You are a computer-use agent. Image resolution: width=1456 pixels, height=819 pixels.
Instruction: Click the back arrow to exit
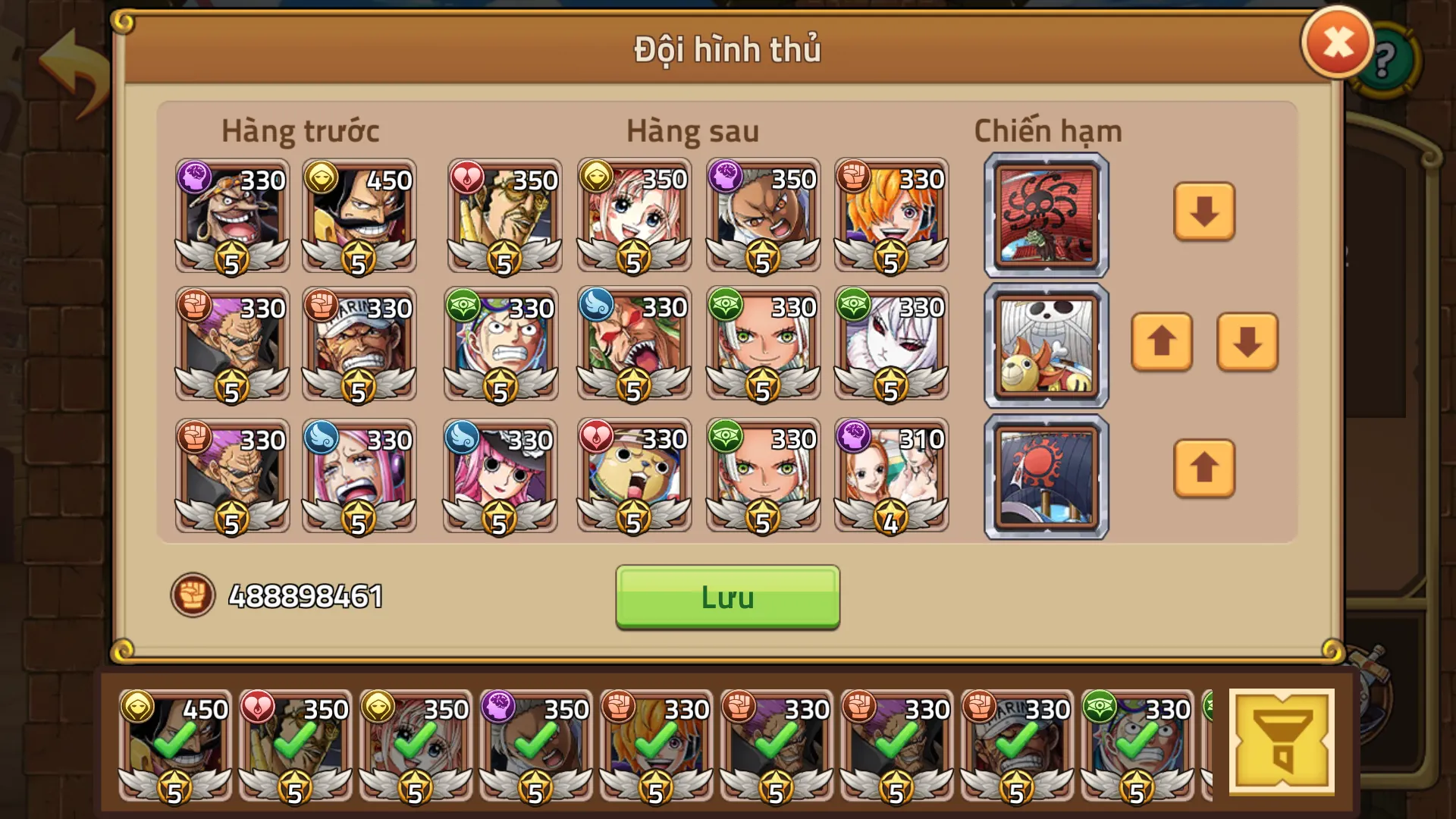(x=71, y=61)
